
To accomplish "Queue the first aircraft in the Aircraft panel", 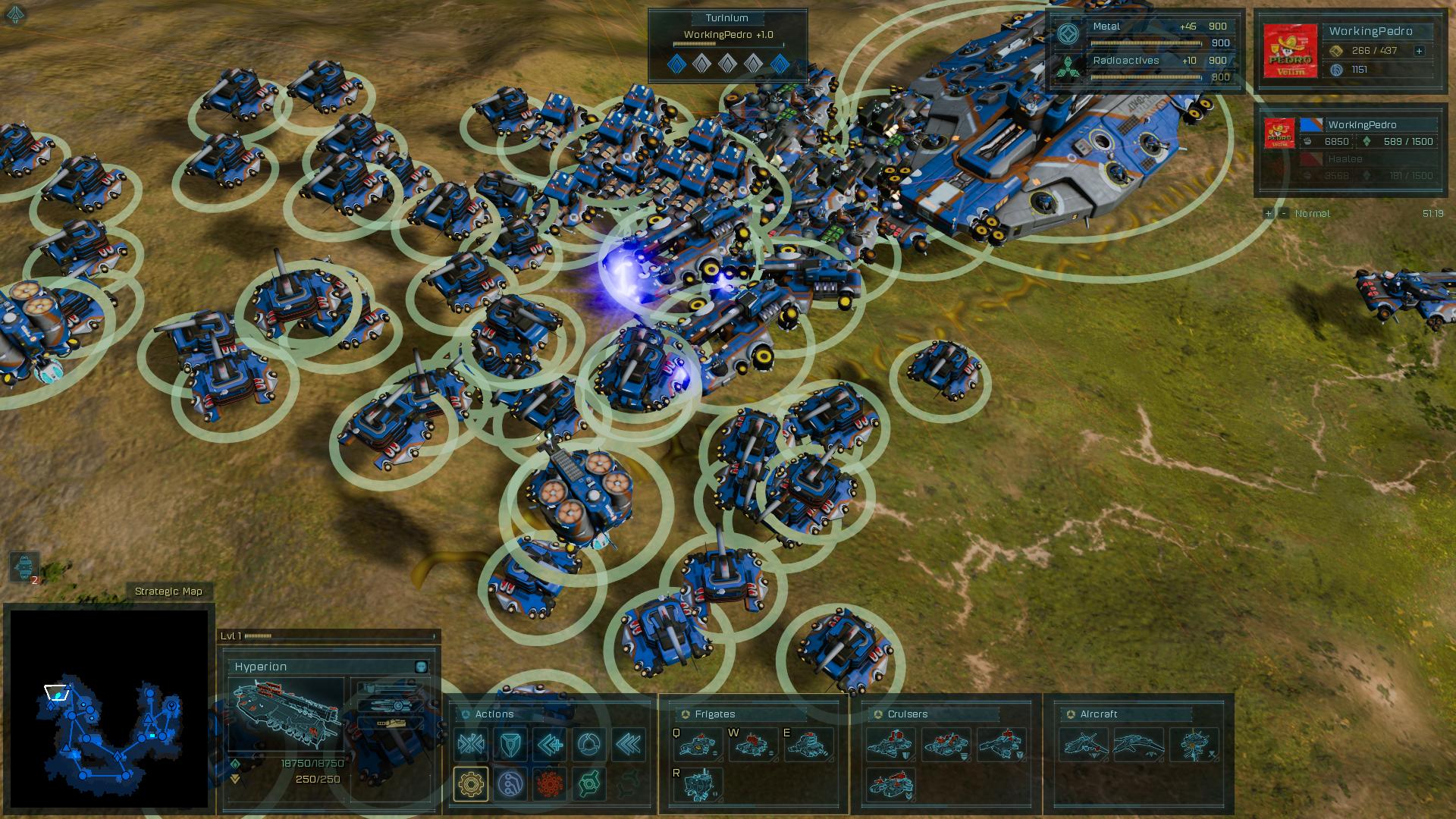I will (x=1084, y=745).
